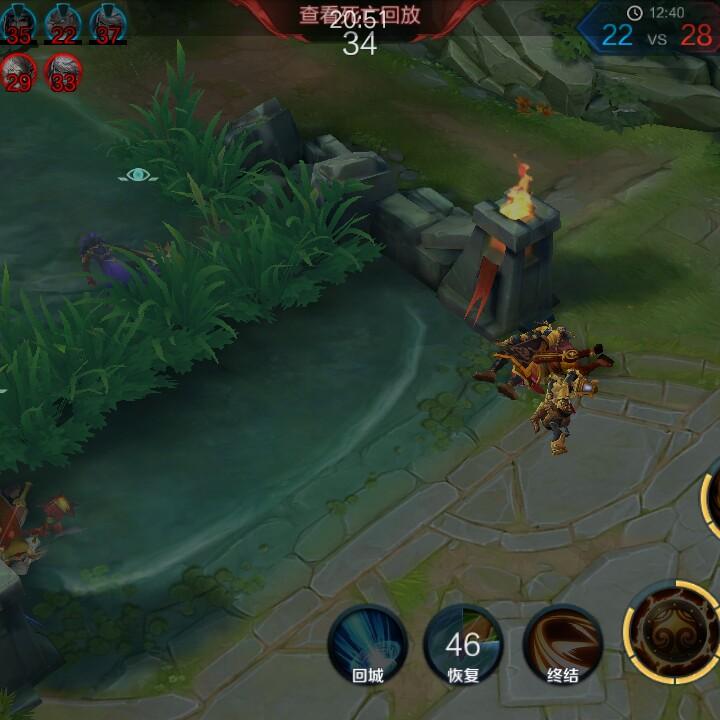The width and height of the screenshot is (720, 720).
Task: Click the hero portrait showing respawn timer 29
Action: (18, 72)
